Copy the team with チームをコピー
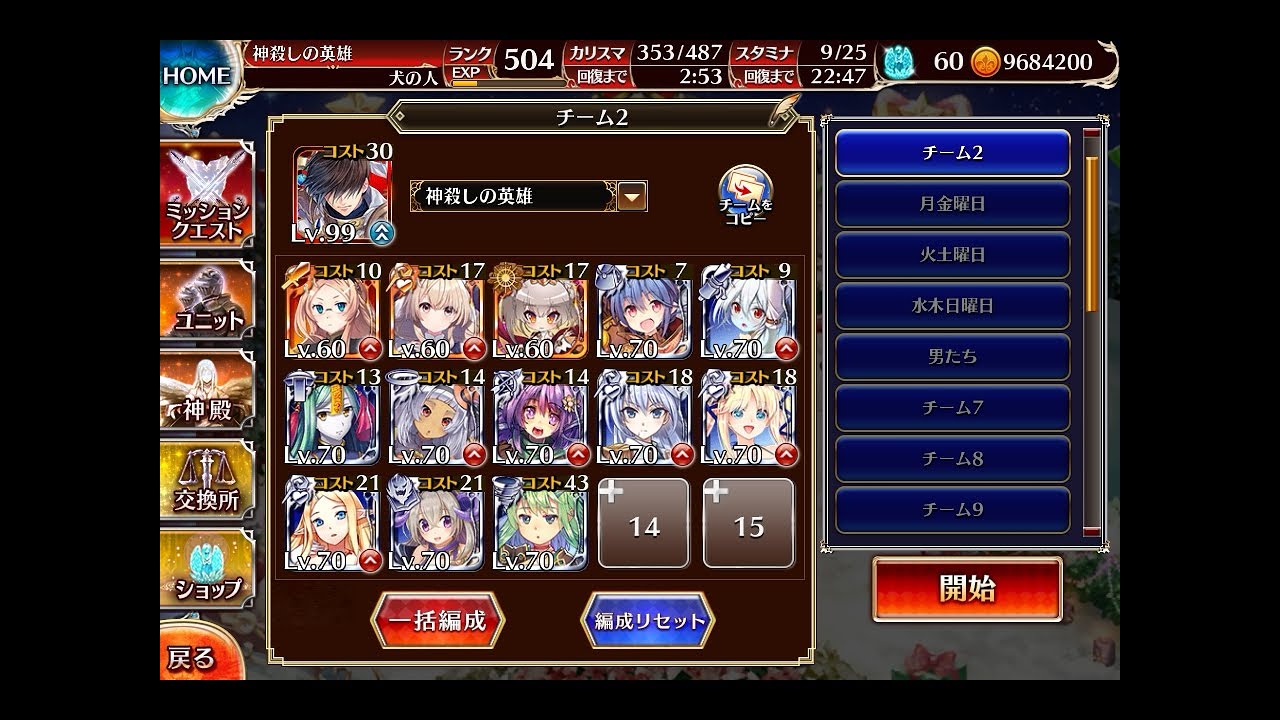The width and height of the screenshot is (1280, 720). click(x=745, y=194)
